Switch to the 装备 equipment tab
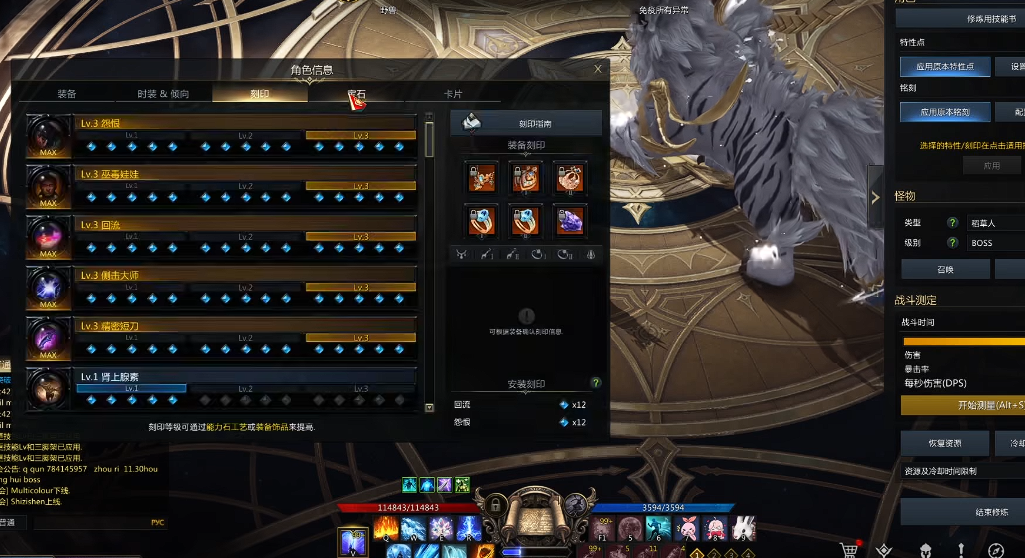 [67, 94]
